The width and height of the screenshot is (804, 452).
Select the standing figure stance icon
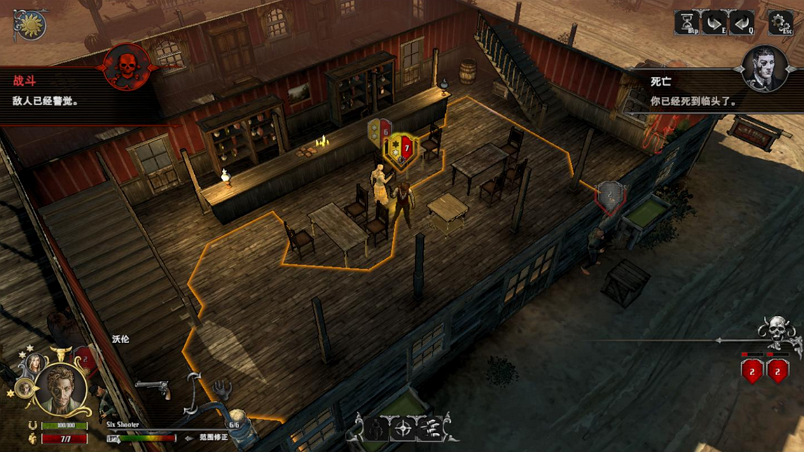click(x=376, y=429)
